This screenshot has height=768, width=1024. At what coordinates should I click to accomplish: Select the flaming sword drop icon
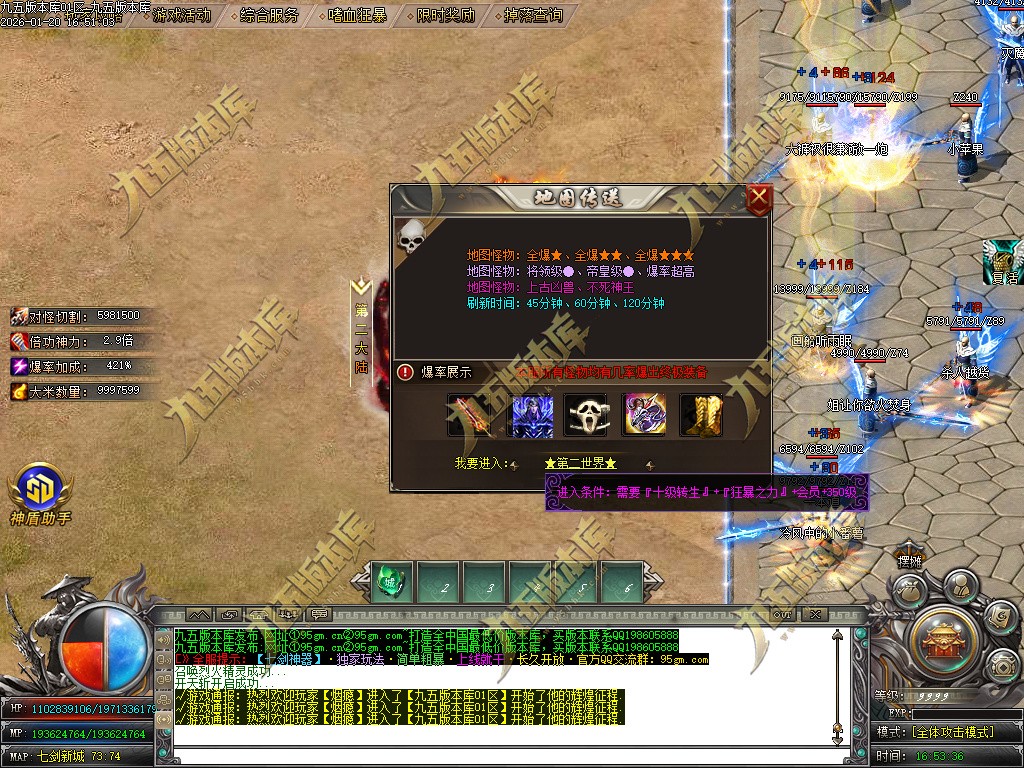pyautogui.click(x=469, y=415)
